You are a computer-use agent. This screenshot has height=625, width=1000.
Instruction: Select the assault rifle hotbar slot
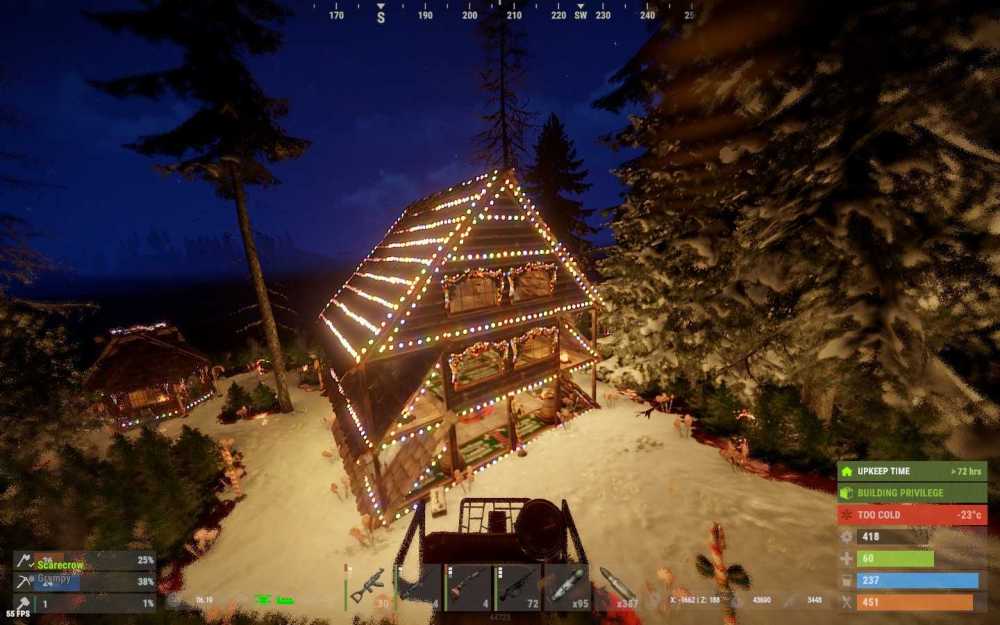point(368,586)
